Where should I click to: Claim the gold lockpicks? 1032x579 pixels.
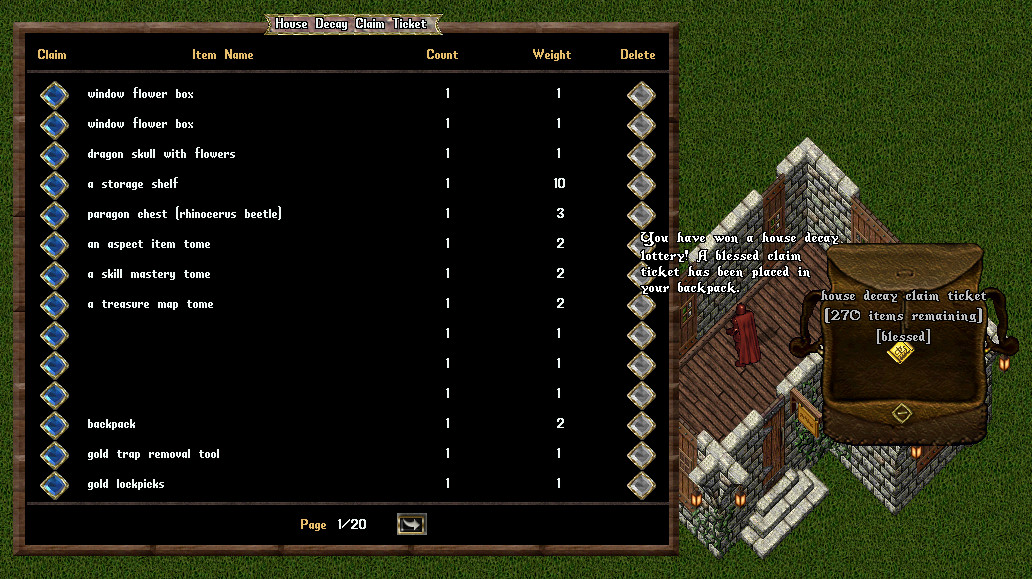coord(53,485)
